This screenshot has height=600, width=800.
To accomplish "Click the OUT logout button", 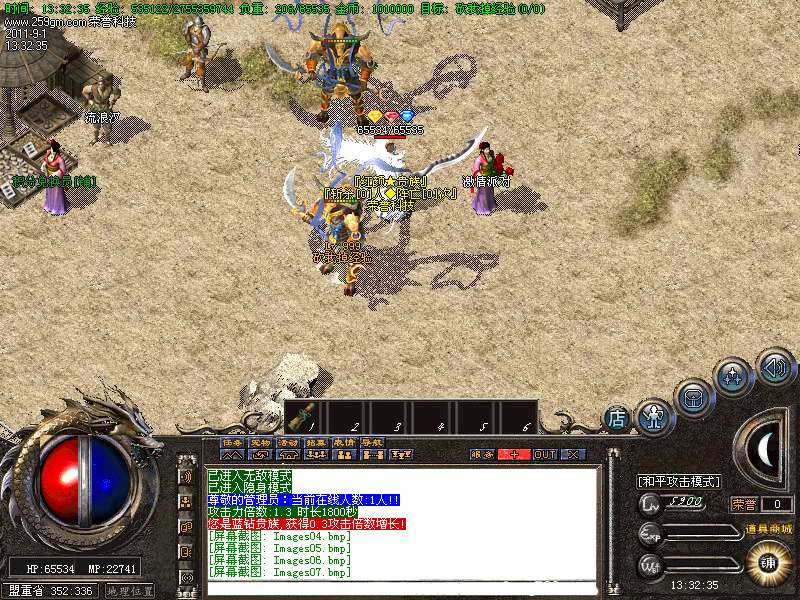I will pyautogui.click(x=544, y=454).
